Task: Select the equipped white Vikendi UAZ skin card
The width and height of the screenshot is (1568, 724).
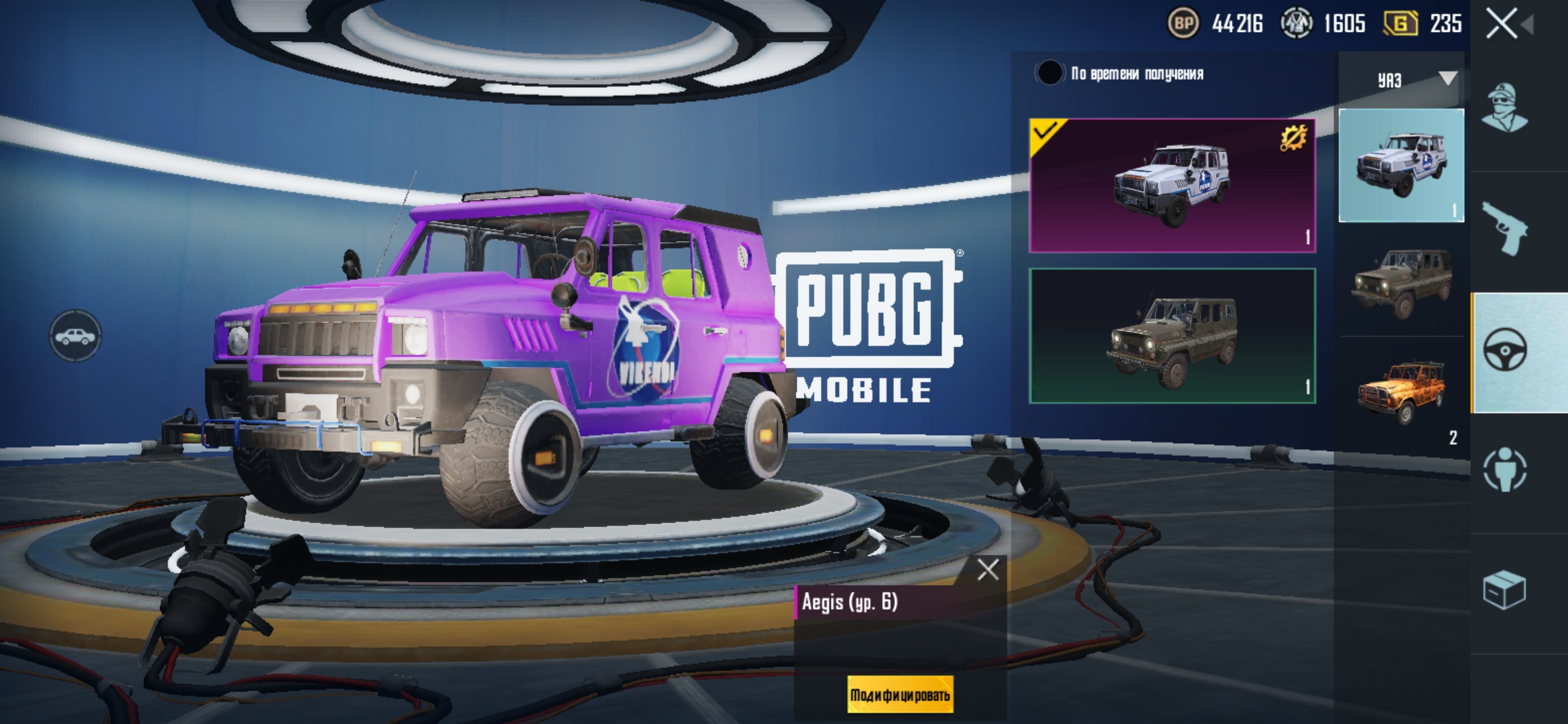Action: coord(1172,186)
